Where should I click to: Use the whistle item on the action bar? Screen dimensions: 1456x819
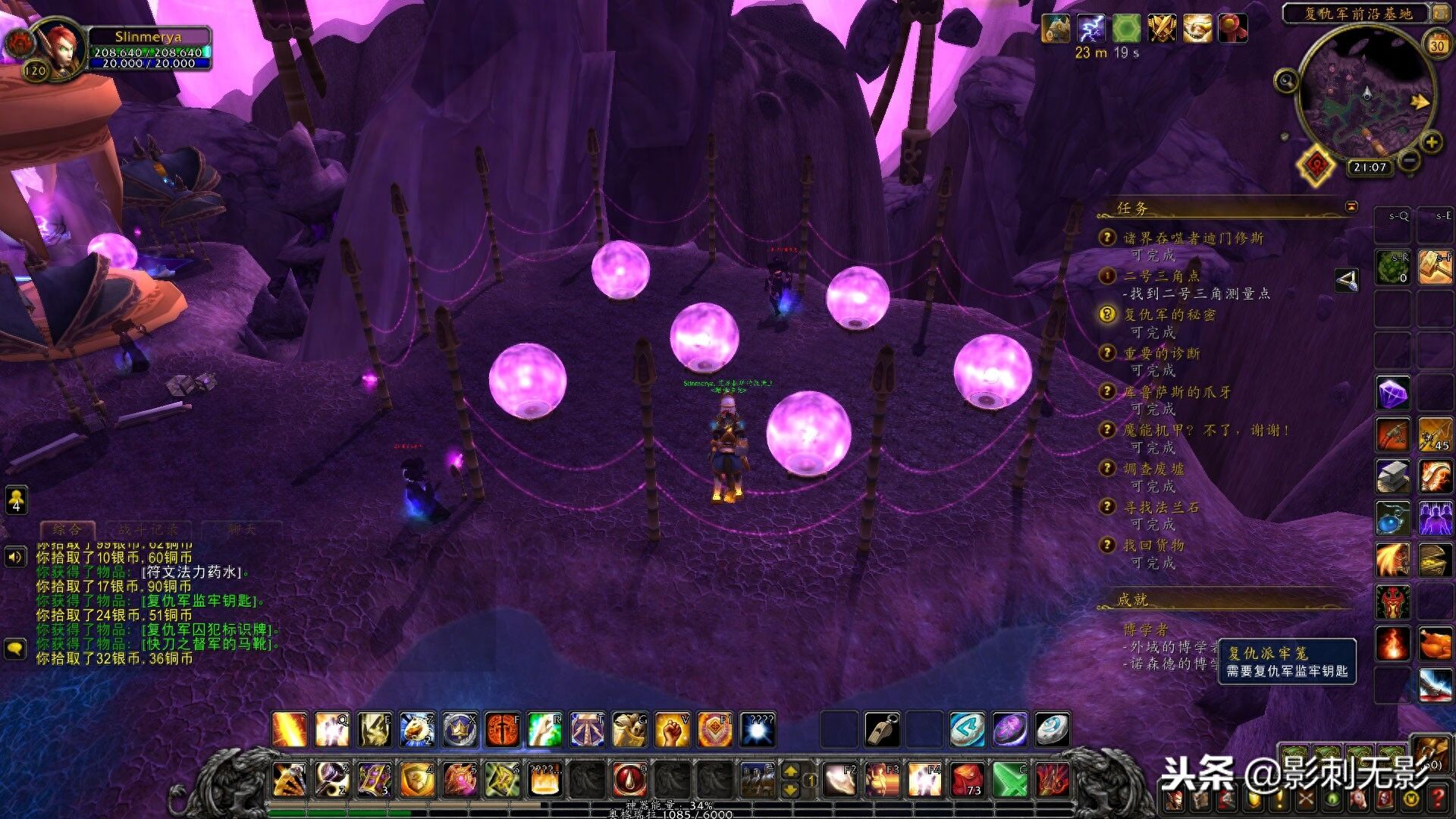tap(882, 730)
